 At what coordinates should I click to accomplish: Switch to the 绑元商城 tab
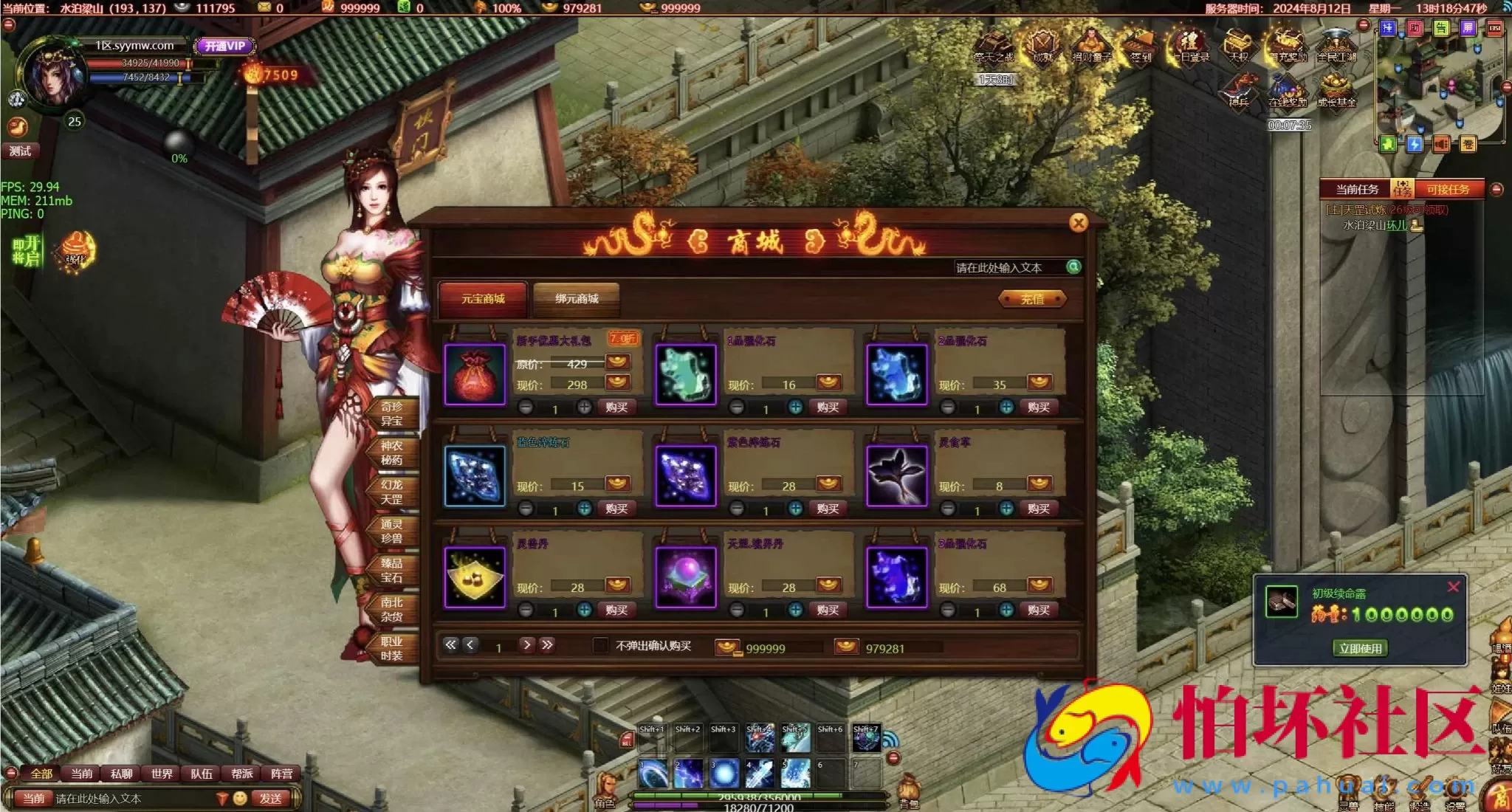pos(577,299)
